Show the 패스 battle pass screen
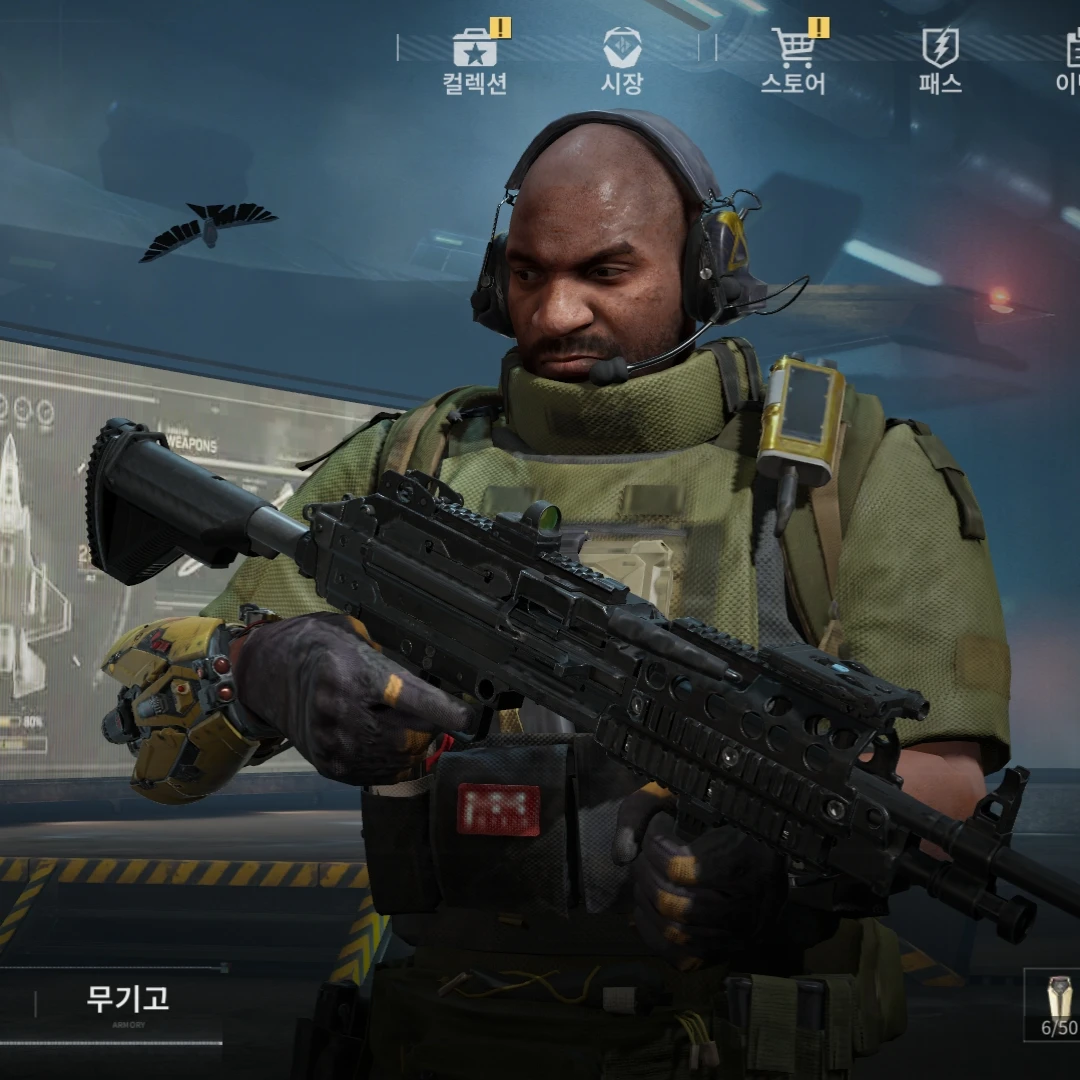The height and width of the screenshot is (1080, 1080). point(940,60)
